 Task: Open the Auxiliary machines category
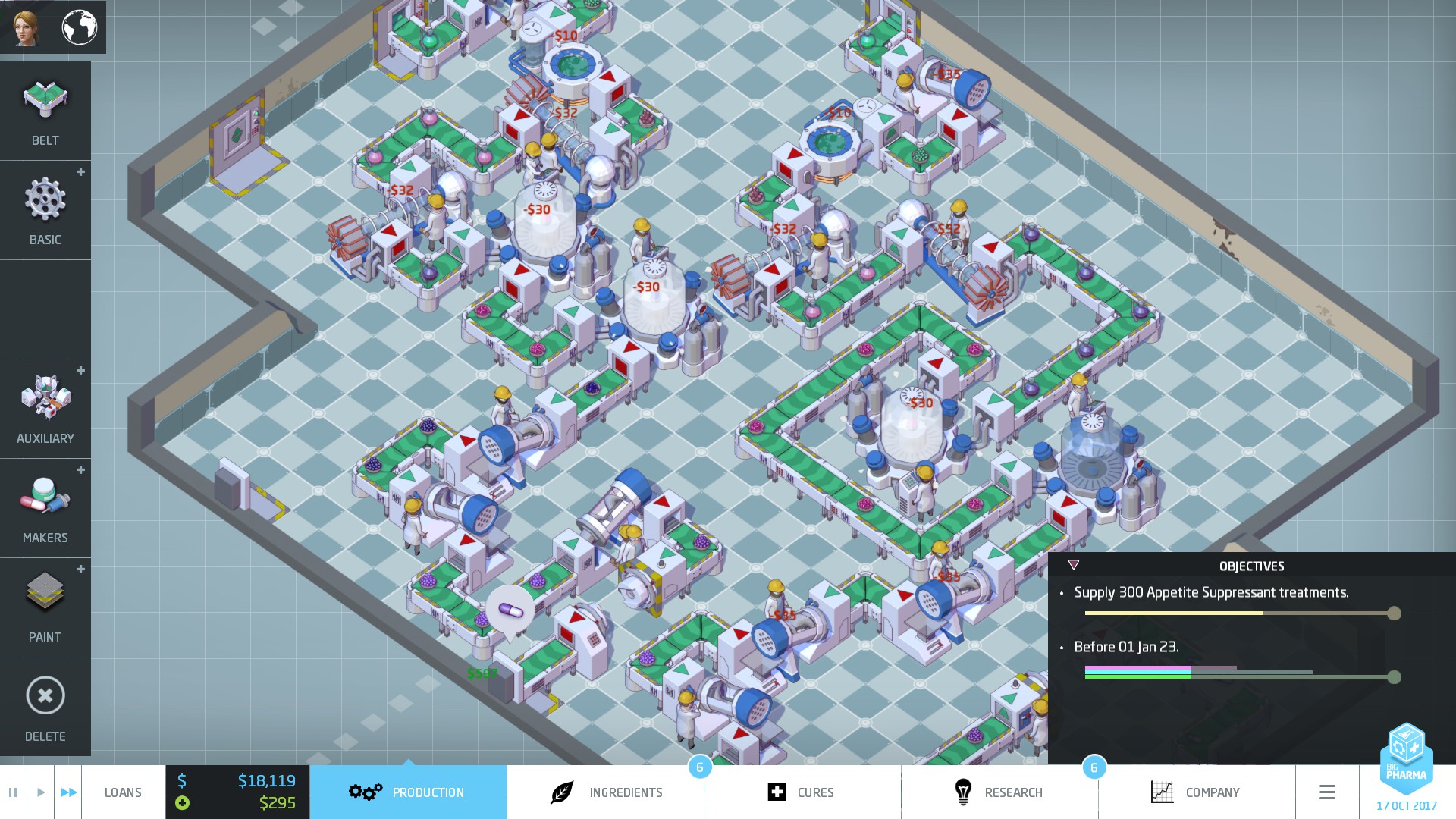pyautogui.click(x=45, y=409)
